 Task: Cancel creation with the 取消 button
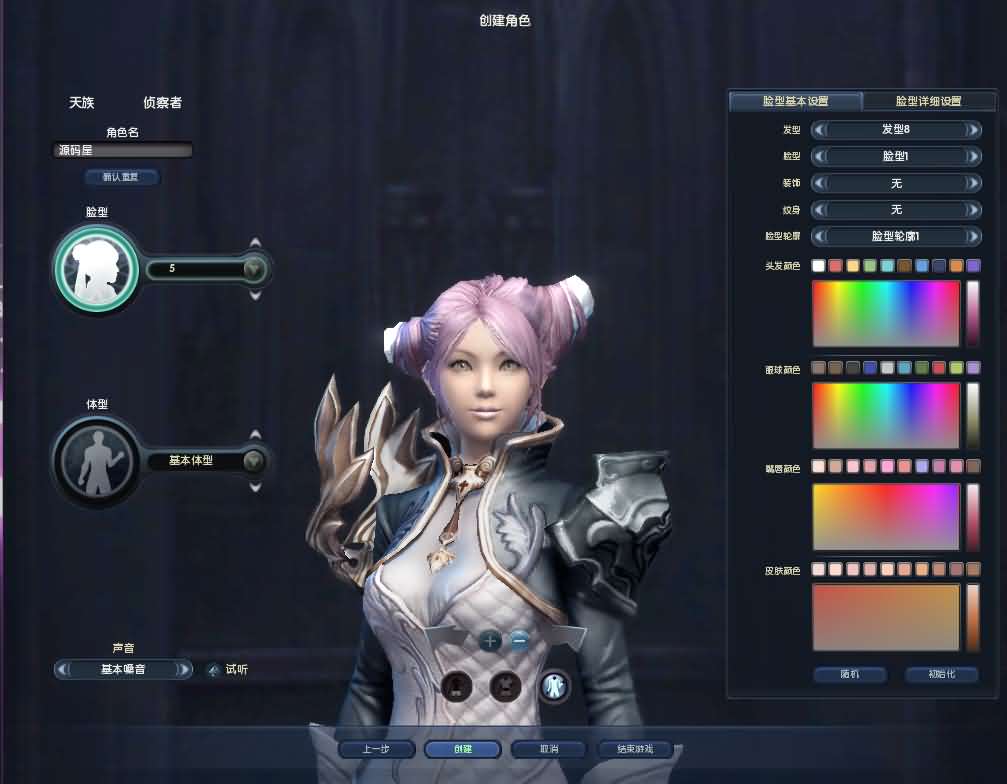click(548, 749)
